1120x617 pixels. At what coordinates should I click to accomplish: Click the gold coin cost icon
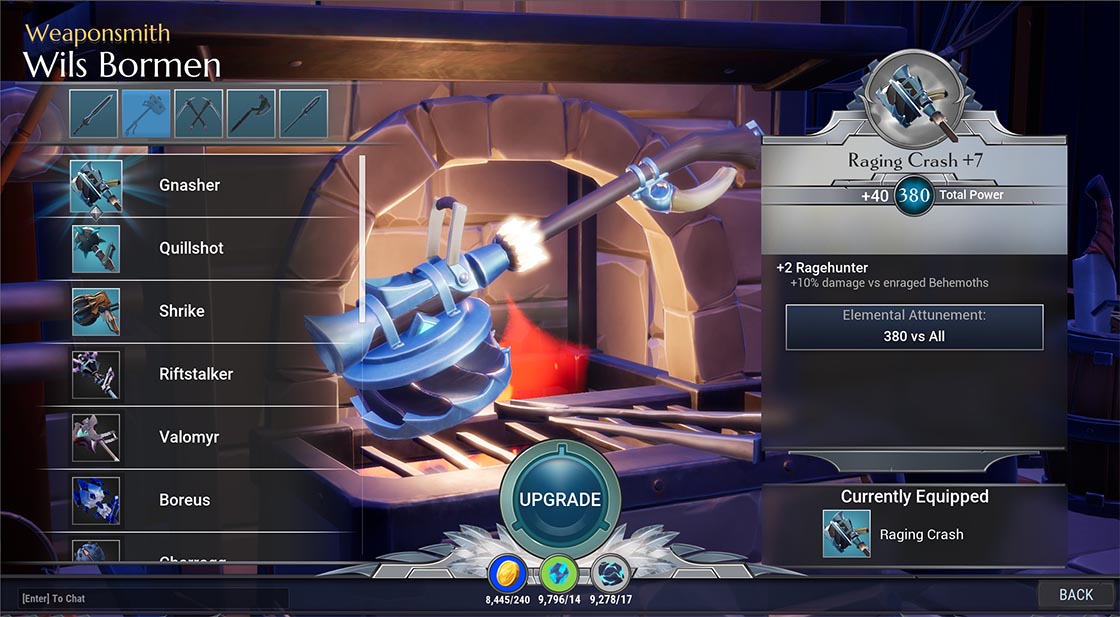(x=507, y=574)
